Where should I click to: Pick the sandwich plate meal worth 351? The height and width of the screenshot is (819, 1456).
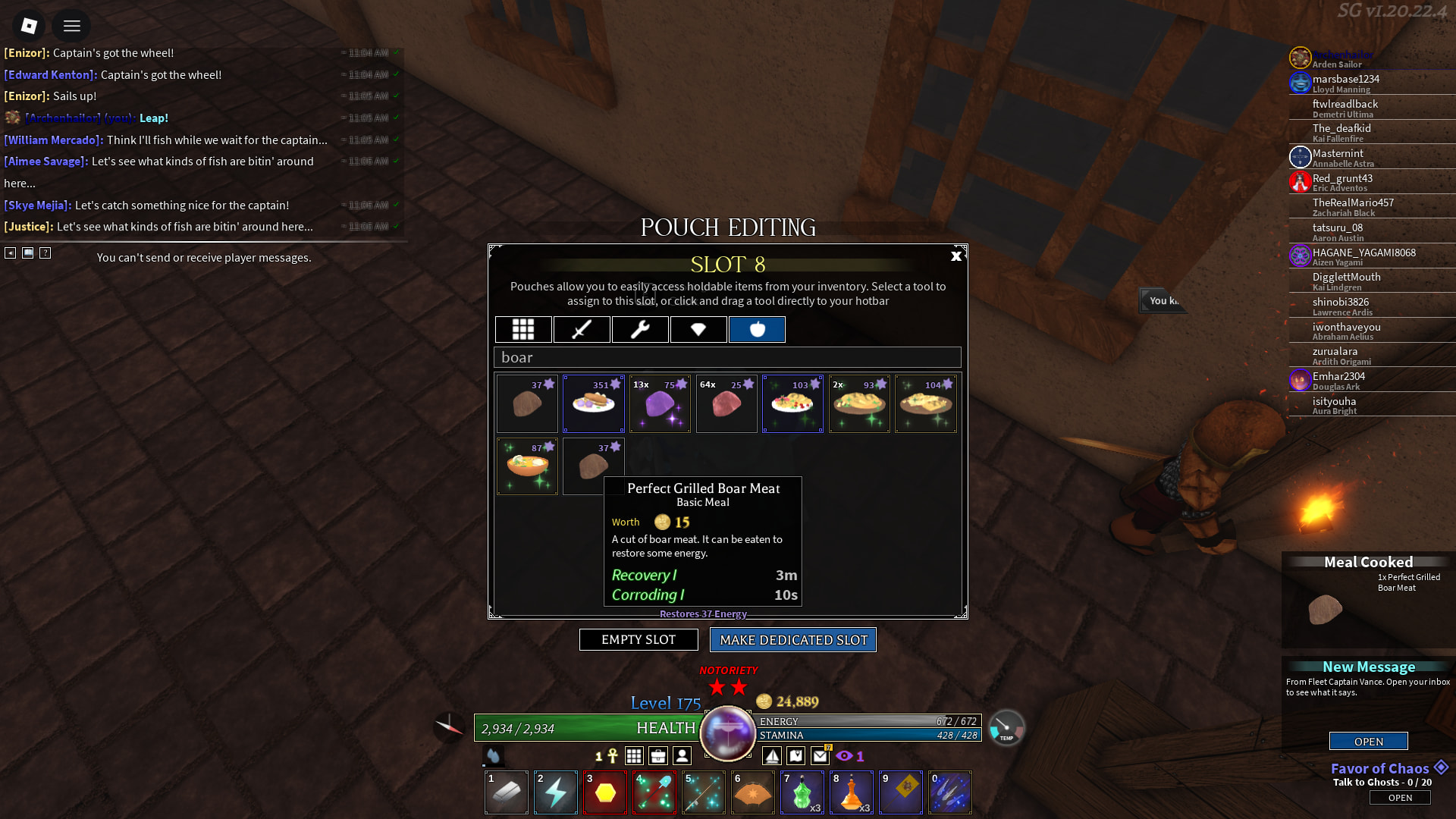pos(594,404)
